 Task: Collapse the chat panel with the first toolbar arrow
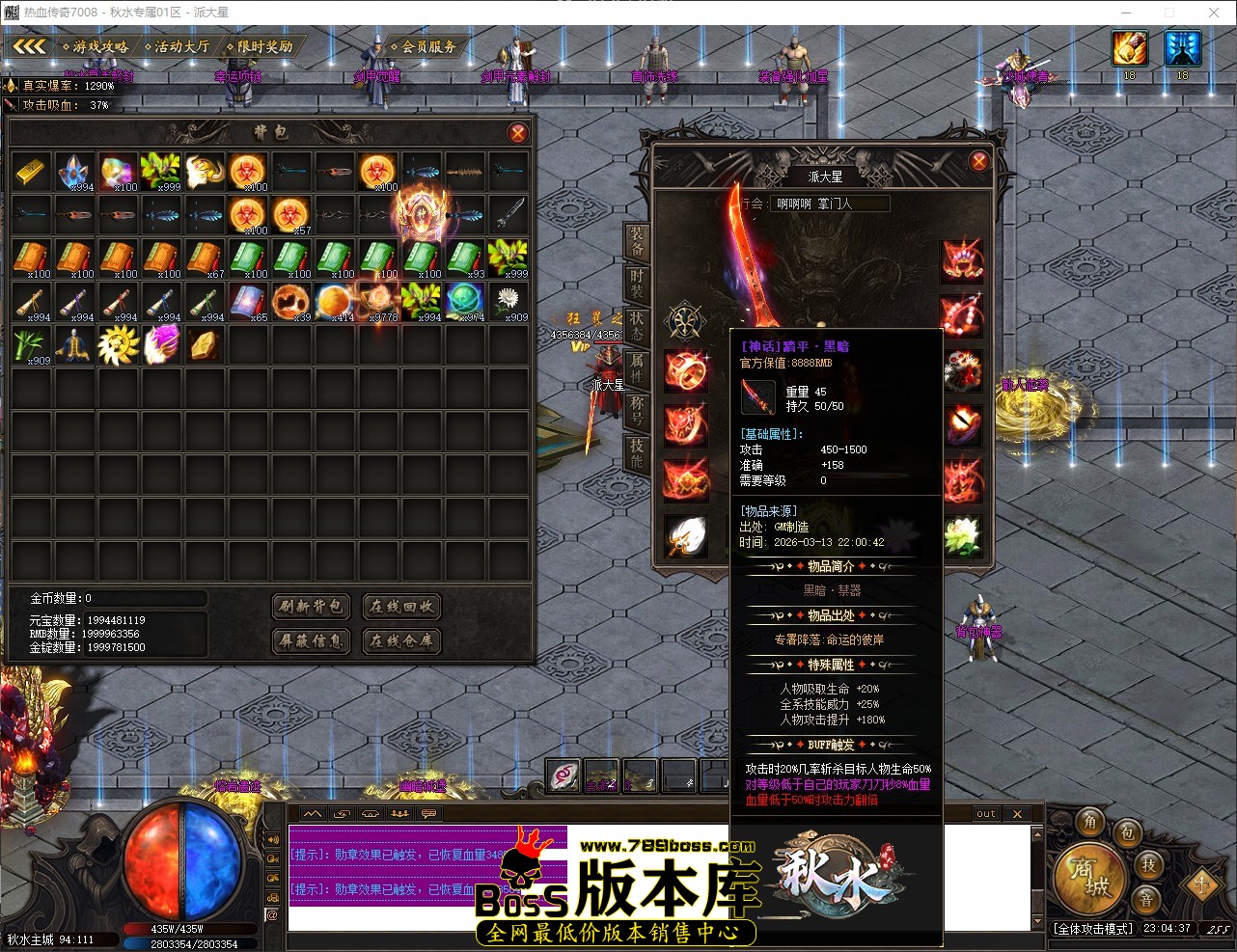pyautogui.click(x=311, y=814)
